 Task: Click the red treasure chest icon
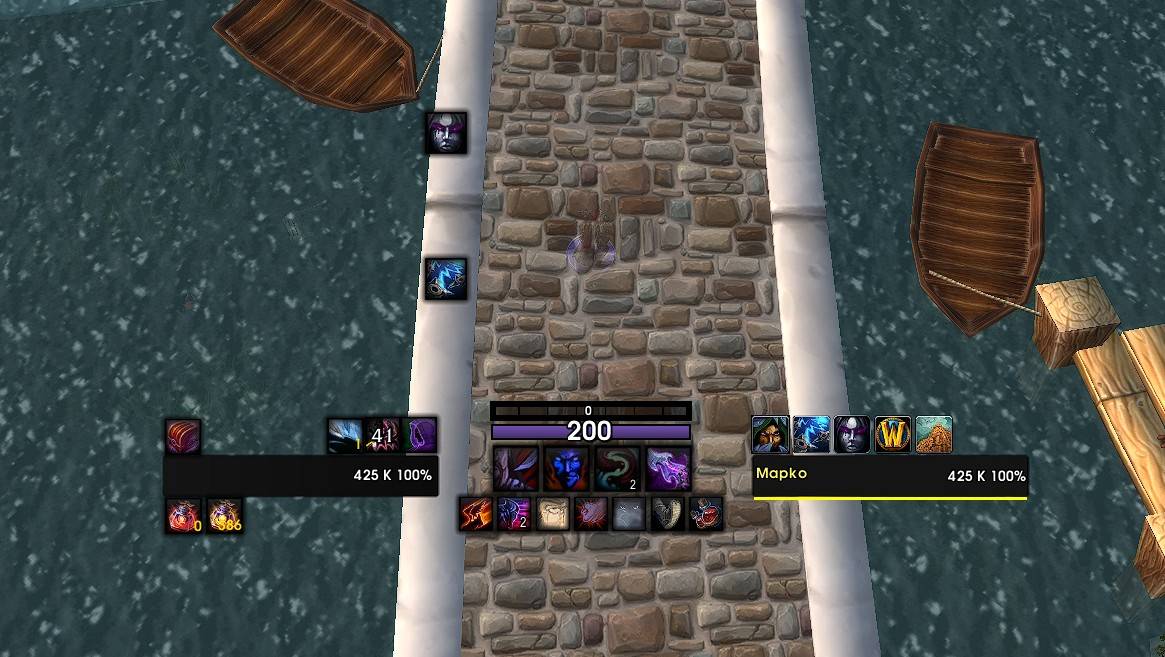183,436
